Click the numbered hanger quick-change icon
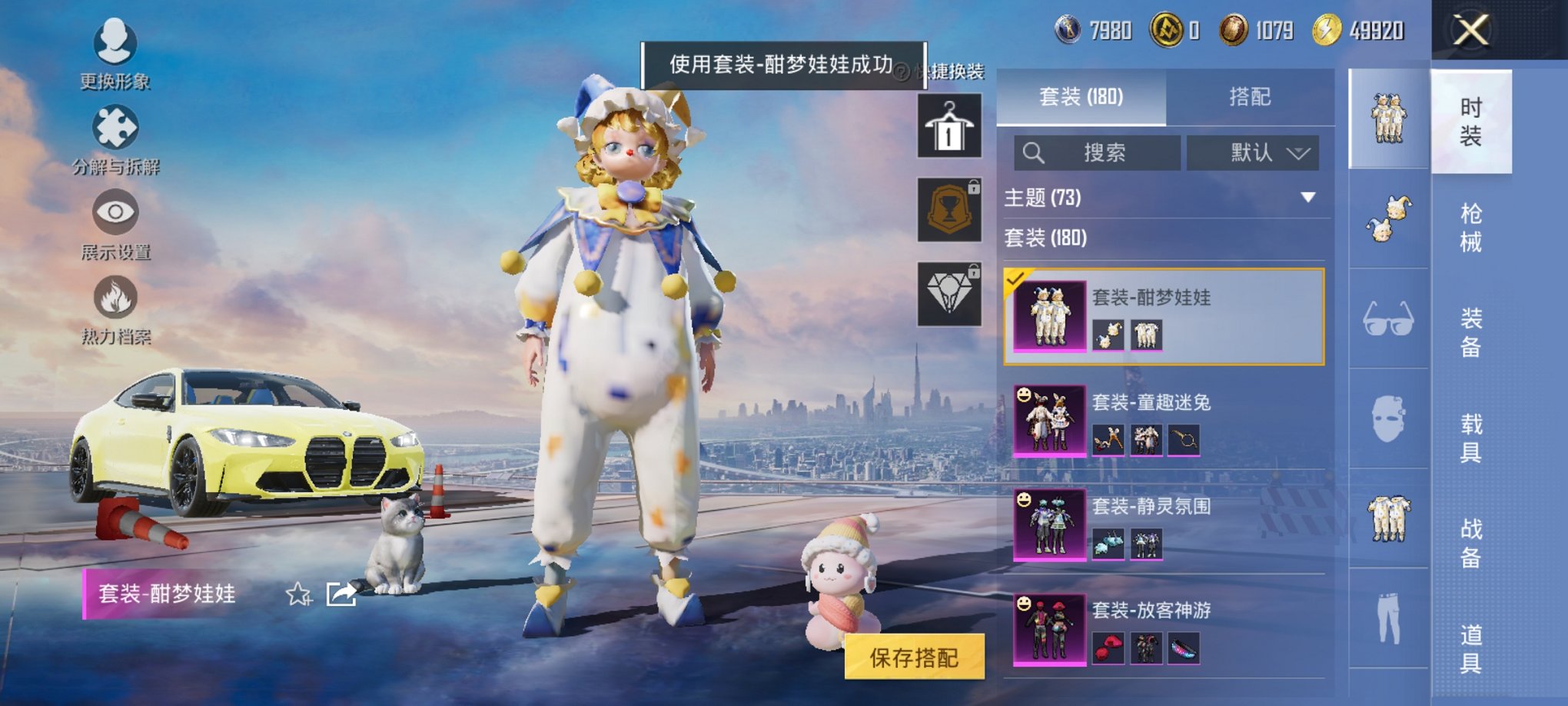 pyautogui.click(x=948, y=125)
